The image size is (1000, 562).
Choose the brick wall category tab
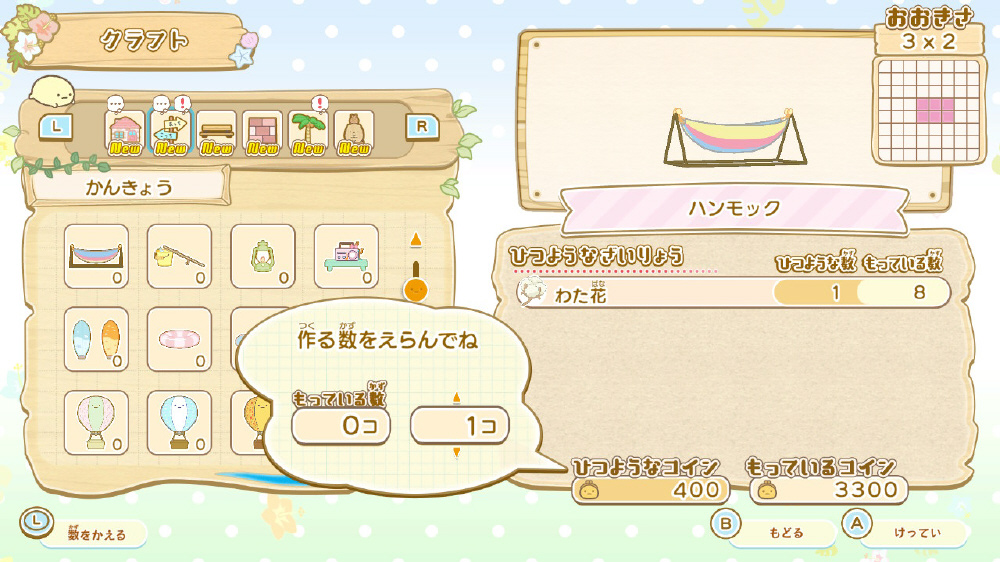click(x=262, y=131)
